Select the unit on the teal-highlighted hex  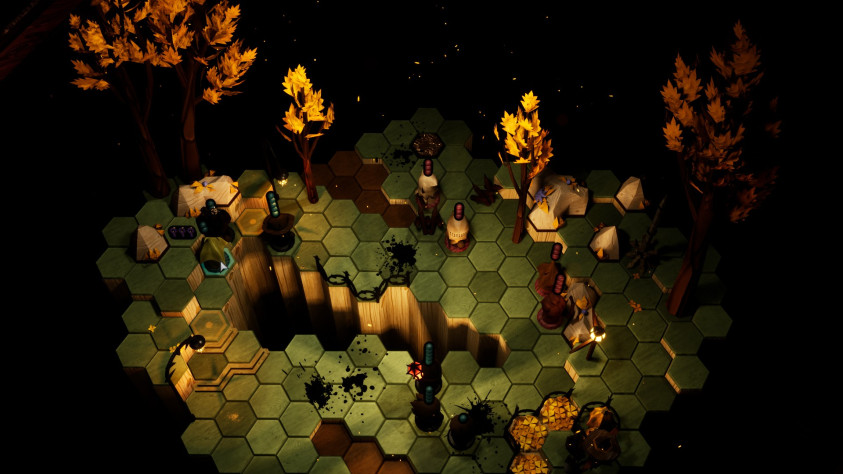click(x=214, y=254)
